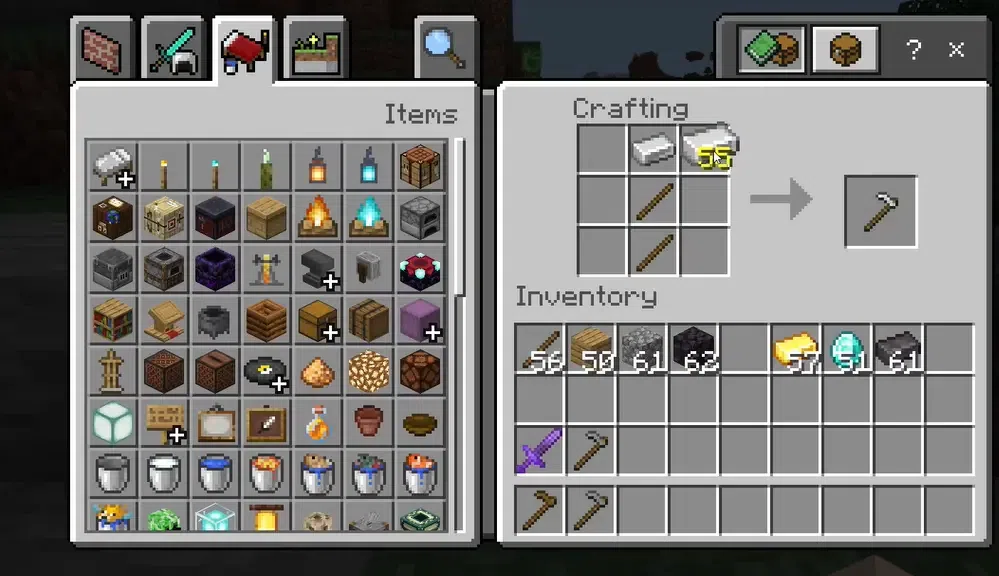Viewport: 999px width, 576px height.
Task: Pick the wooden hoe in the hotbar
Action: 540,511
